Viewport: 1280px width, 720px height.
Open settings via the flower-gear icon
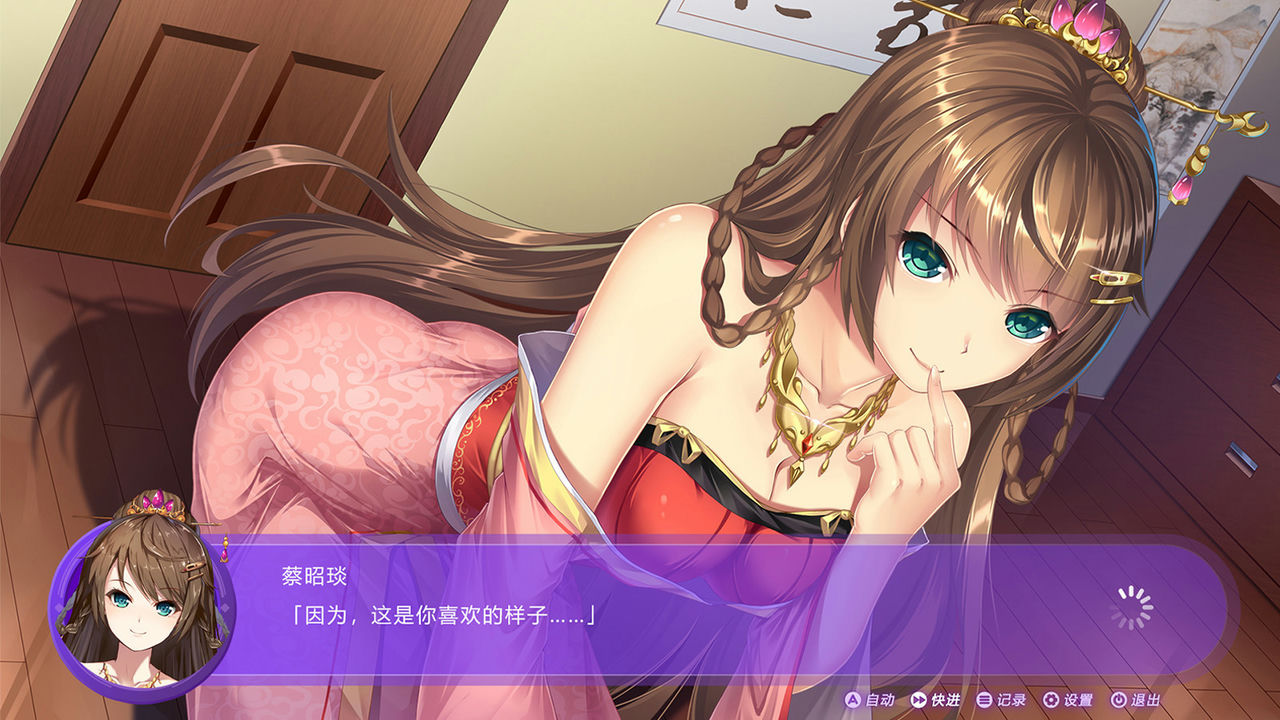coord(1049,701)
